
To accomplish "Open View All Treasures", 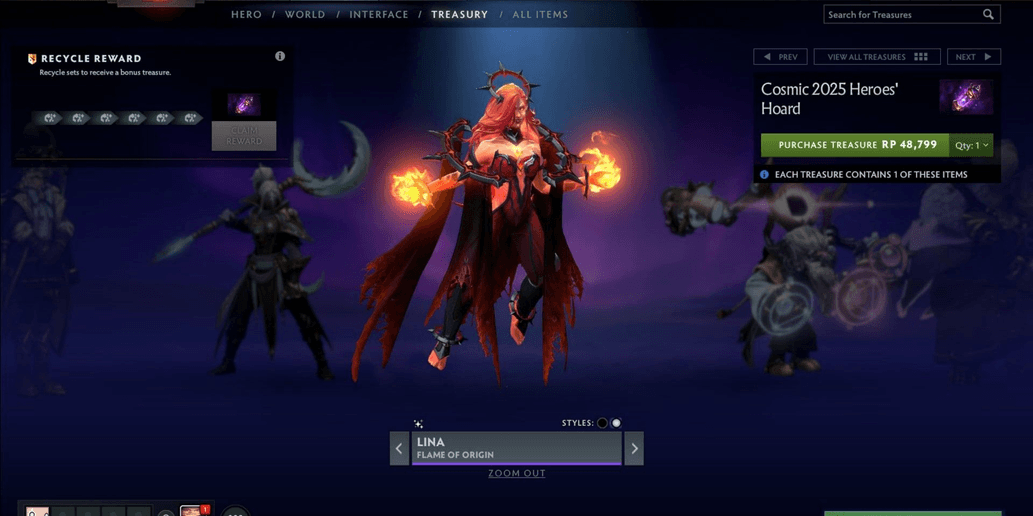I will [x=876, y=57].
